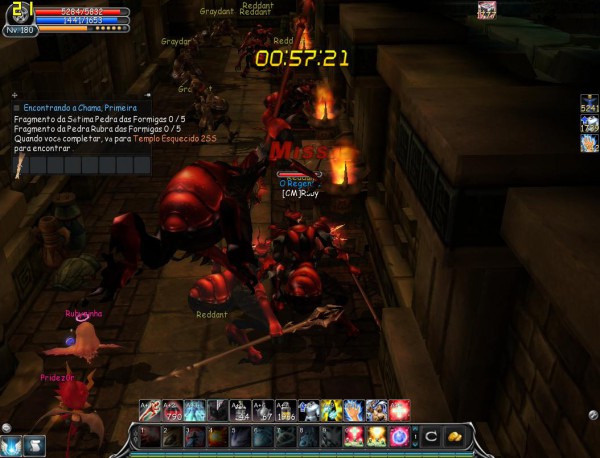Use the gold coins hotbar button

point(453,436)
